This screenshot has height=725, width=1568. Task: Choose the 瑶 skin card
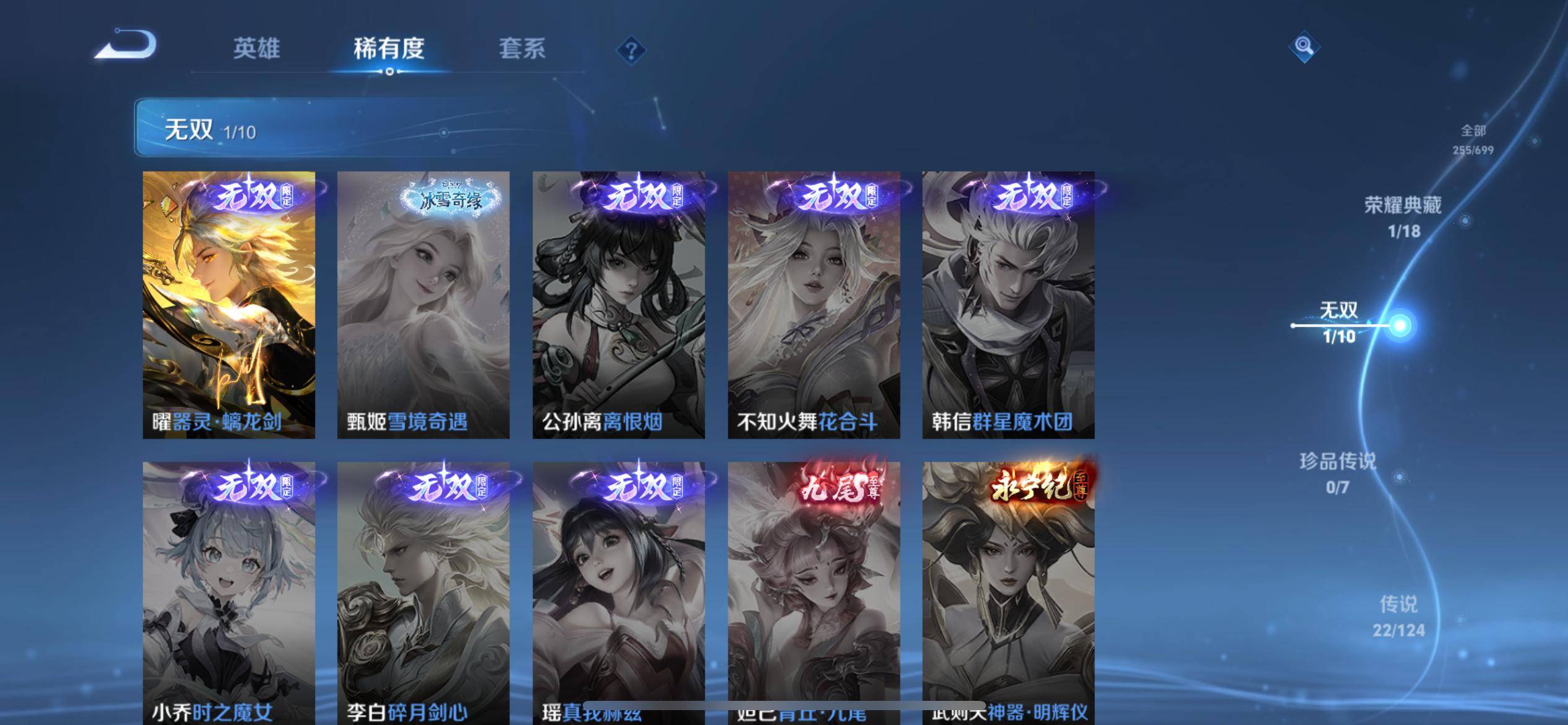(x=618, y=592)
